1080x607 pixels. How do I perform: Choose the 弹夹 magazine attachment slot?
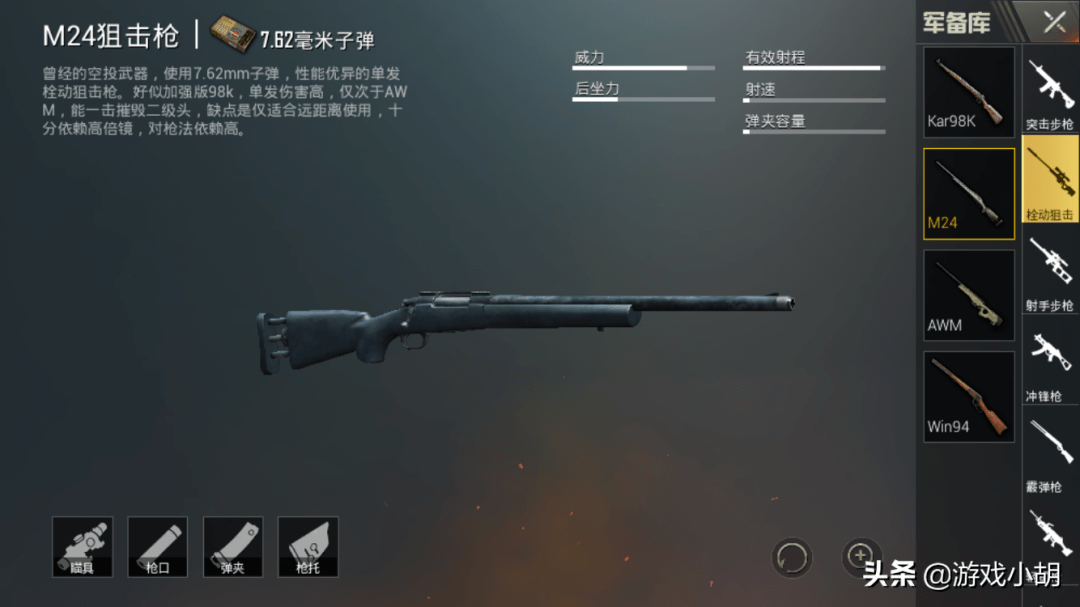click(232, 547)
